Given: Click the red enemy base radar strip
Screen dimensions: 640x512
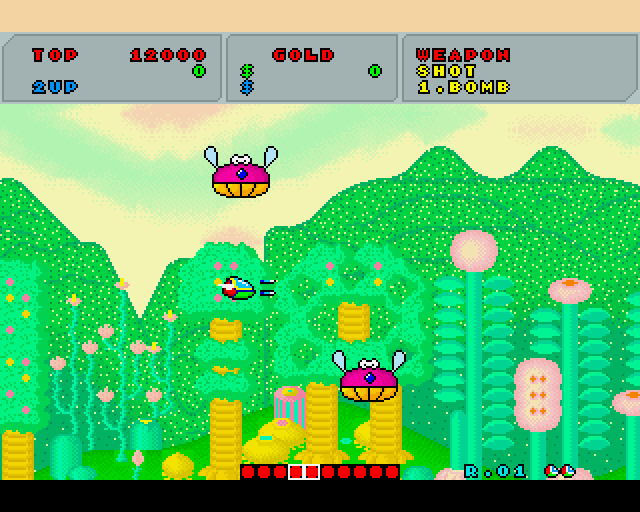Looking at the screenshot, I should coord(320,471).
